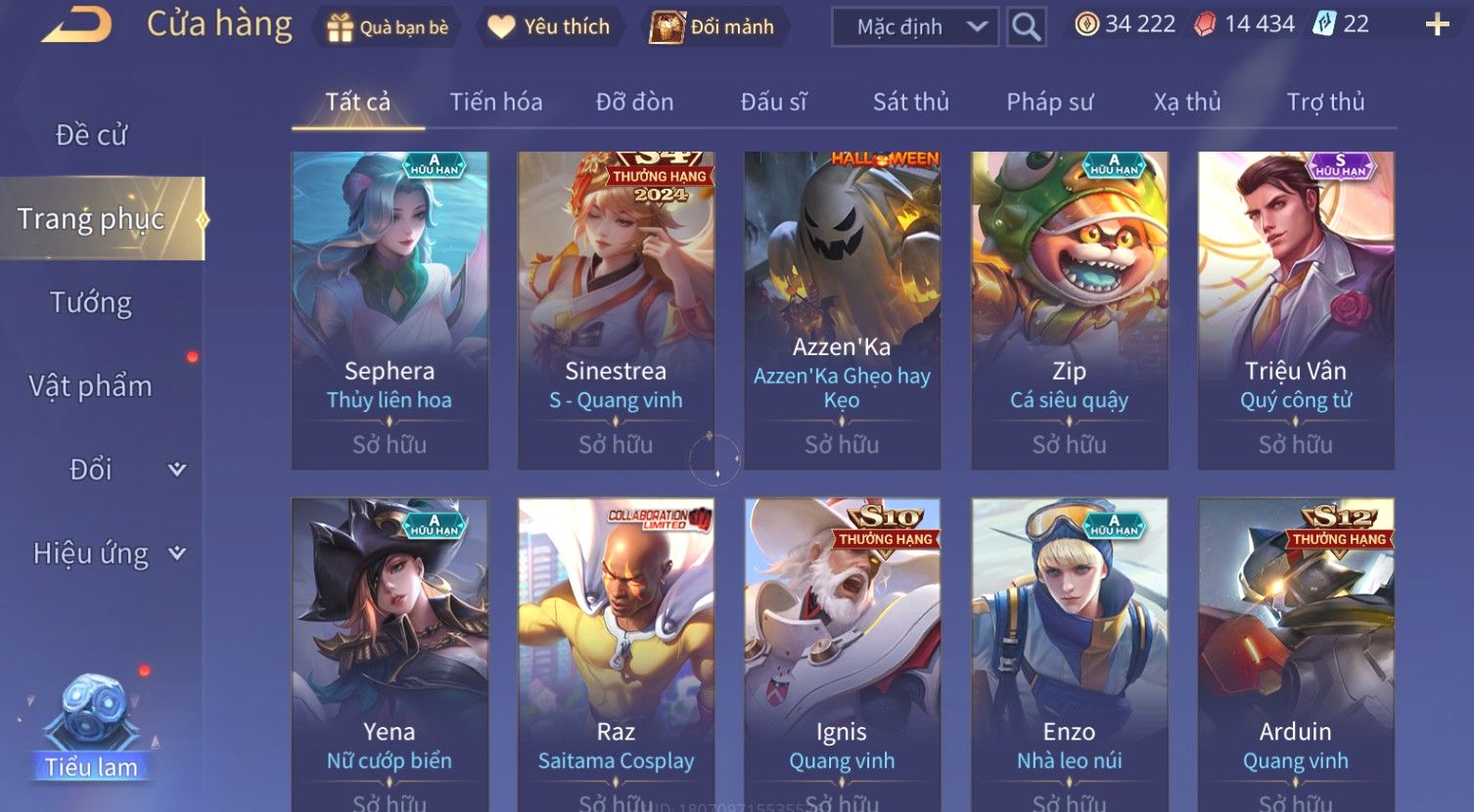Expand the Mặc định sort dropdown
This screenshot has width=1474, height=812.
[x=915, y=27]
